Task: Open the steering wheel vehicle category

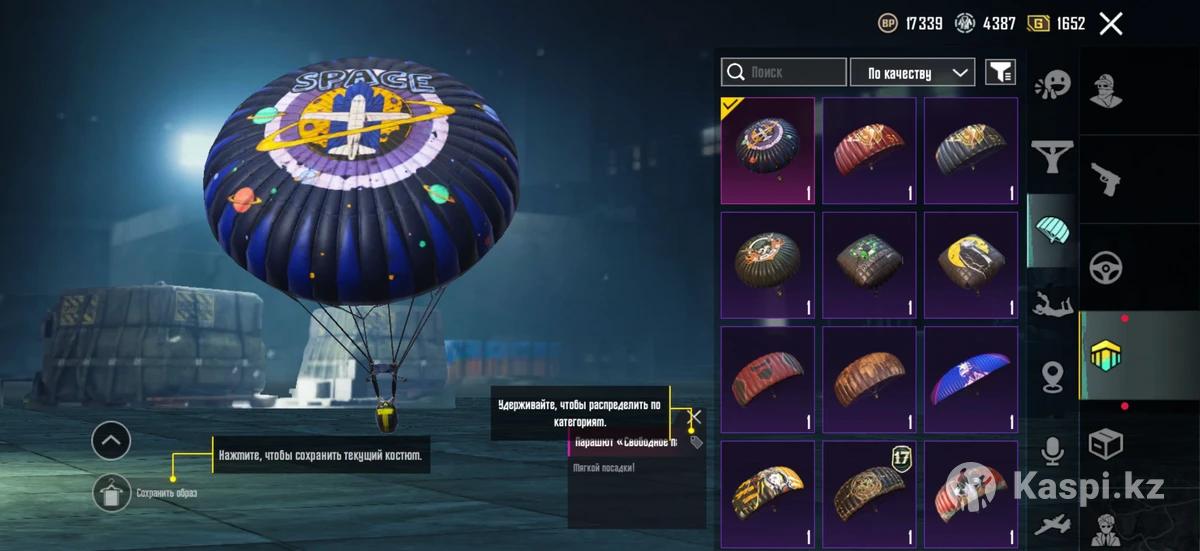Action: tap(1105, 267)
